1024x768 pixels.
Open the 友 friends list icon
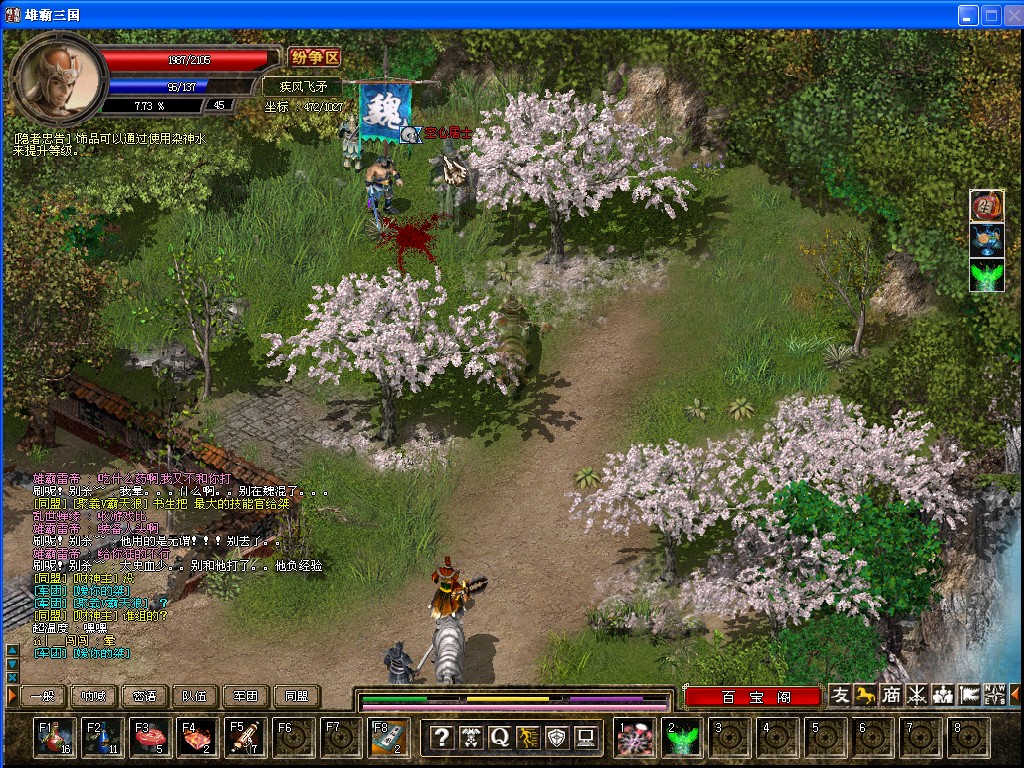click(x=840, y=695)
